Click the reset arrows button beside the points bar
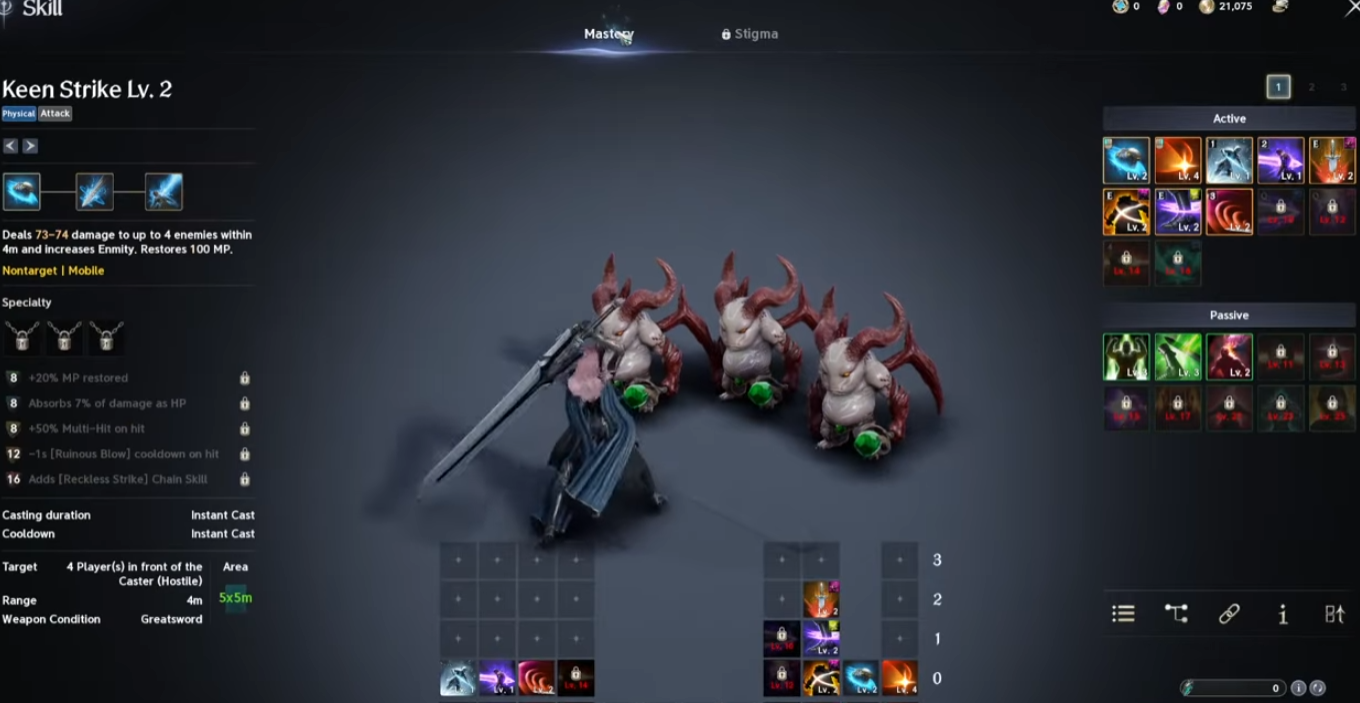Image resolution: width=1360 pixels, height=703 pixels. 1317,688
